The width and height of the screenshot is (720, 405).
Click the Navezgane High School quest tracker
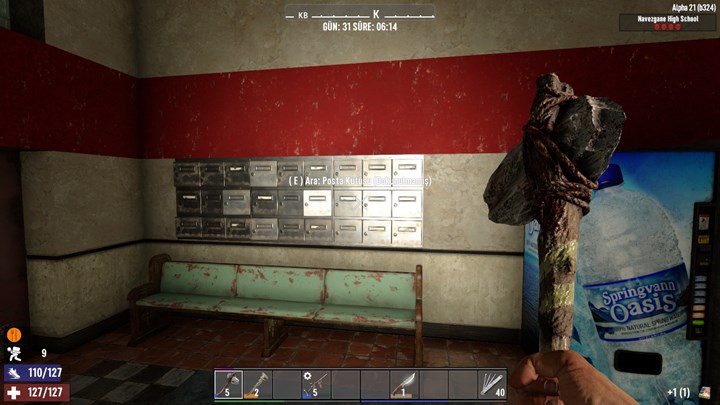668,21
